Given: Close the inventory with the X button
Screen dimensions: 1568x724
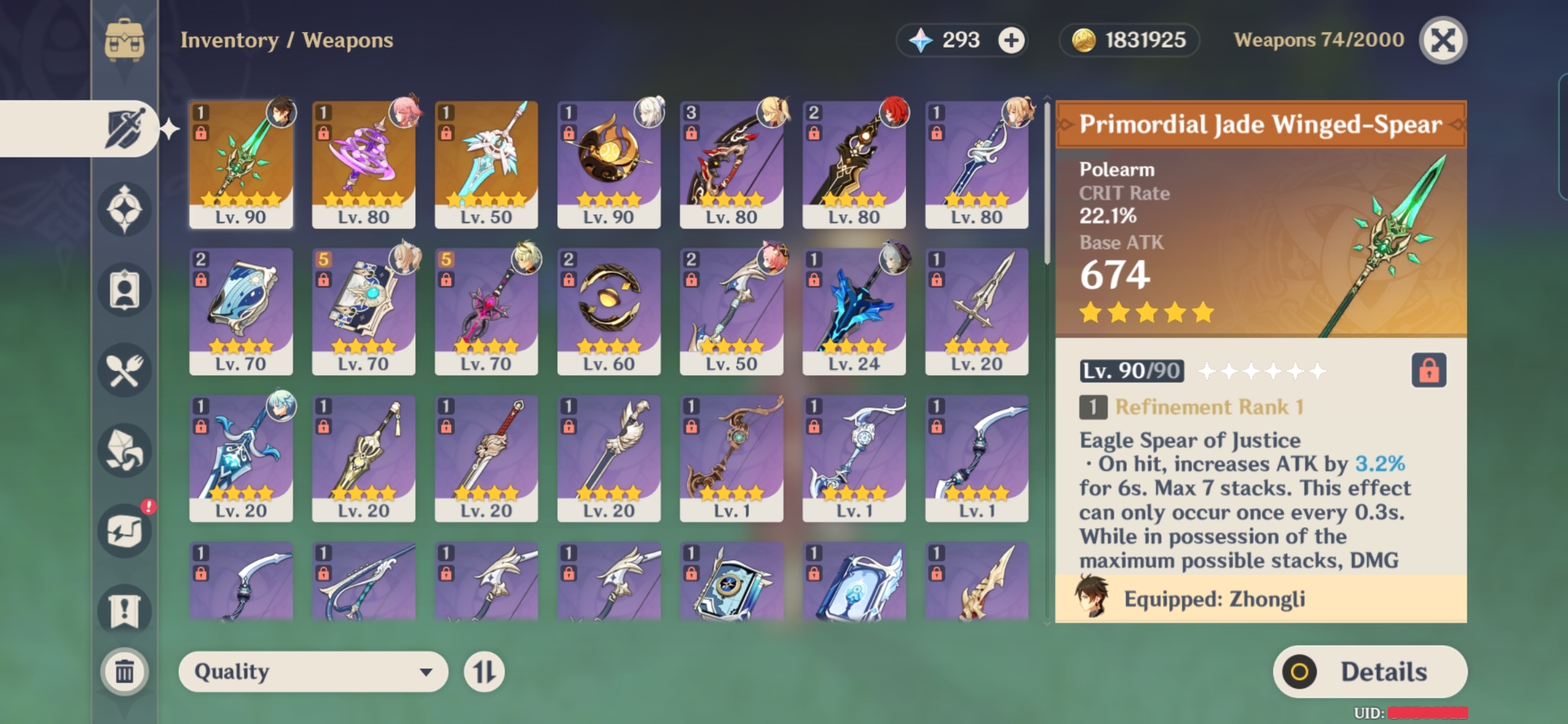Looking at the screenshot, I should coord(1442,40).
